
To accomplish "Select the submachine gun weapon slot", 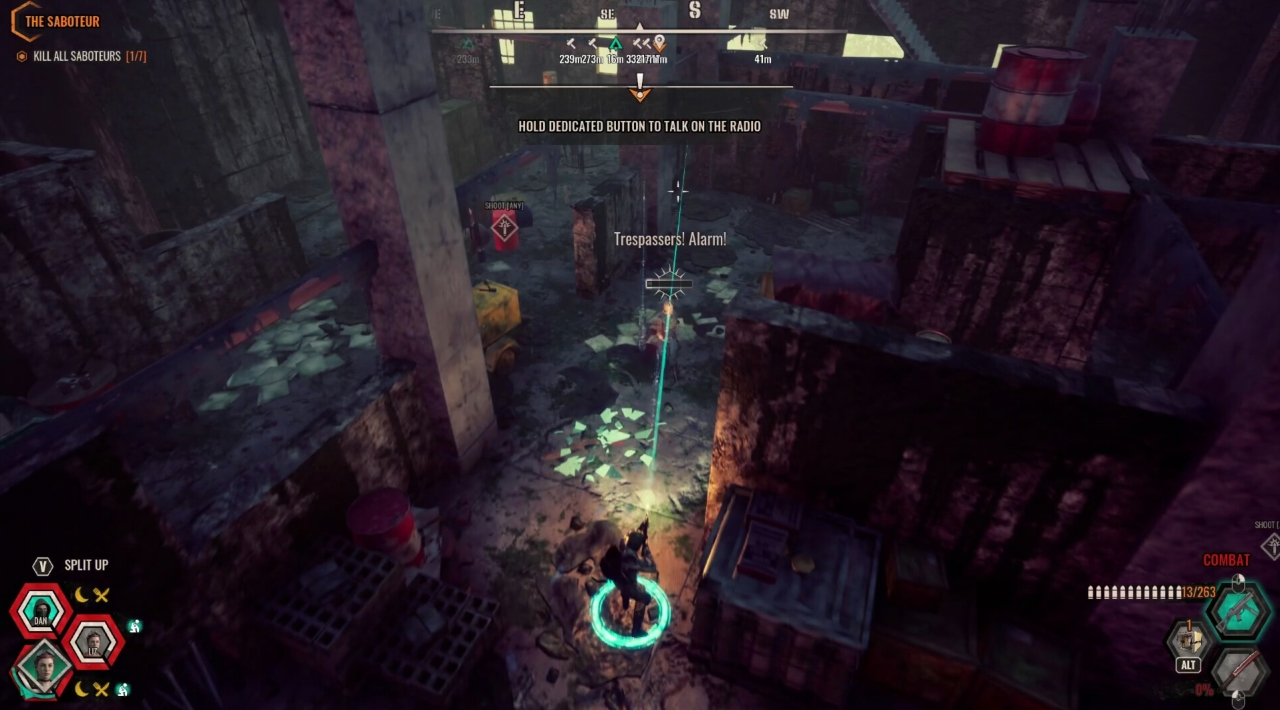I will tap(1238, 609).
